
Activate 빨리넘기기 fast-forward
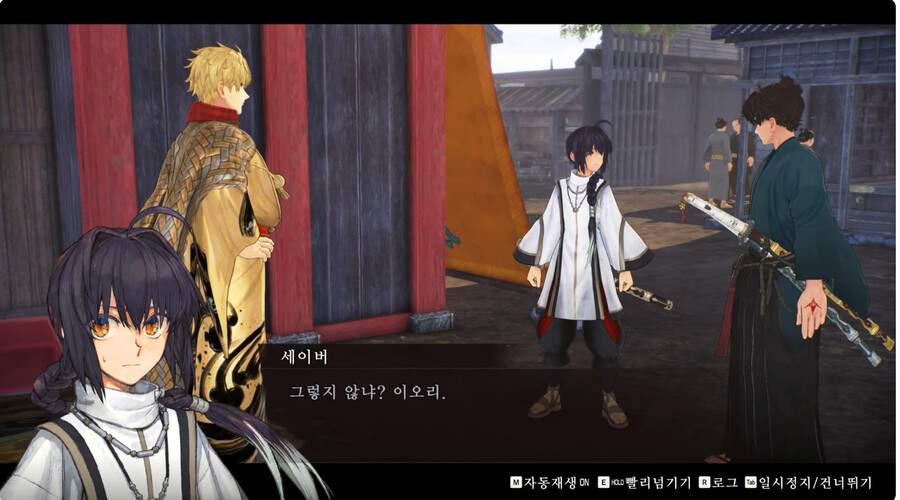651,481
